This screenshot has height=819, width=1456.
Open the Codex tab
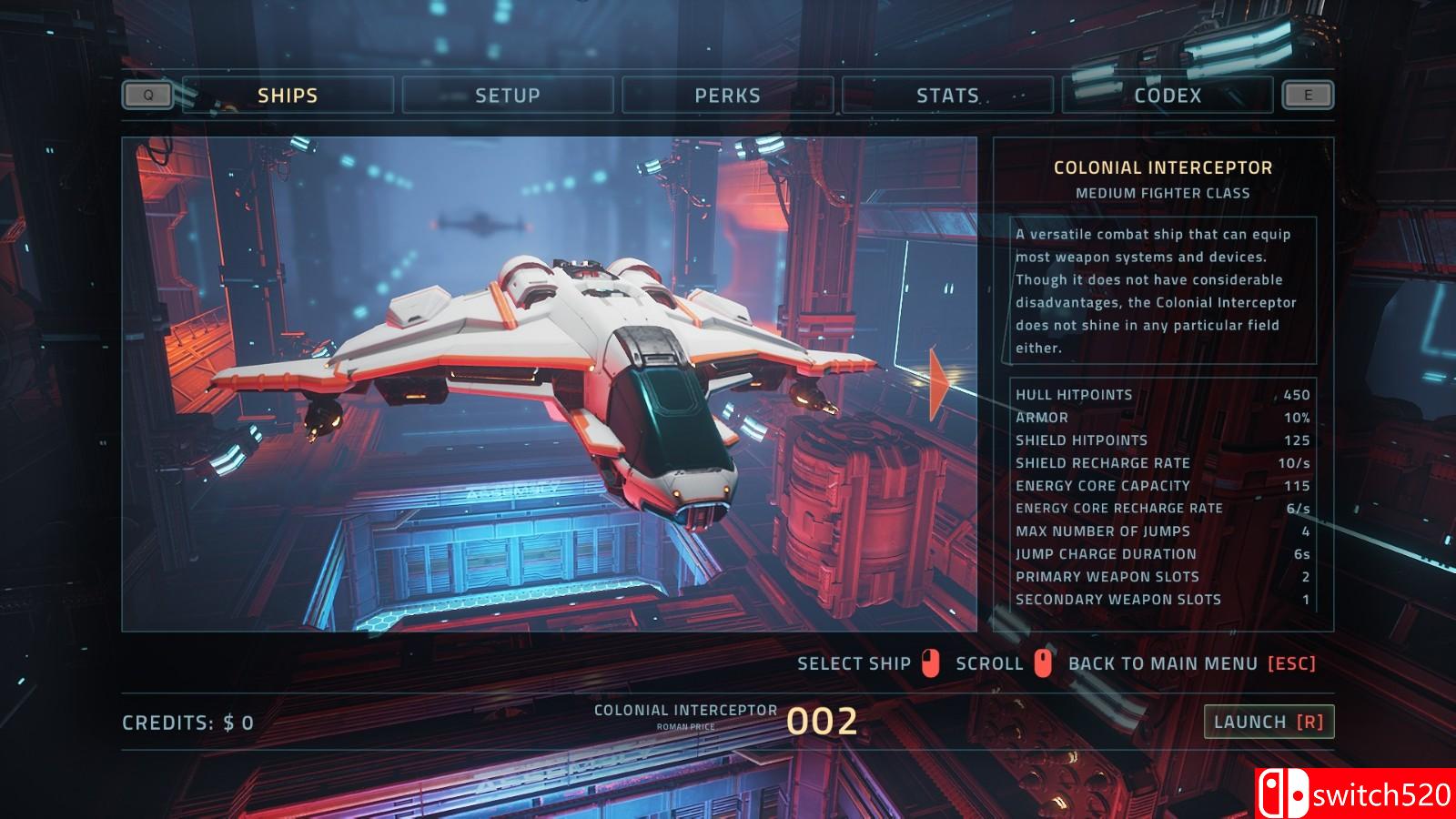pyautogui.click(x=1168, y=96)
